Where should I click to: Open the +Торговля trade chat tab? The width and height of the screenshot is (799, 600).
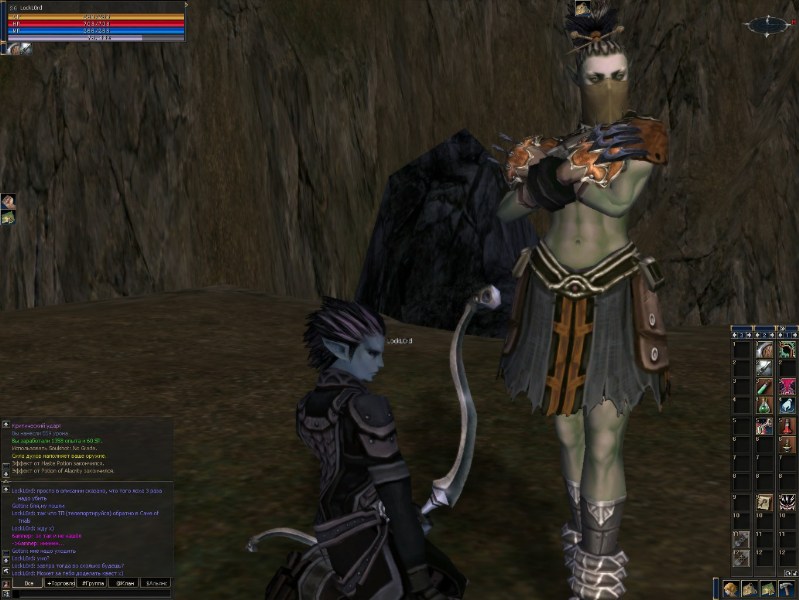60,583
